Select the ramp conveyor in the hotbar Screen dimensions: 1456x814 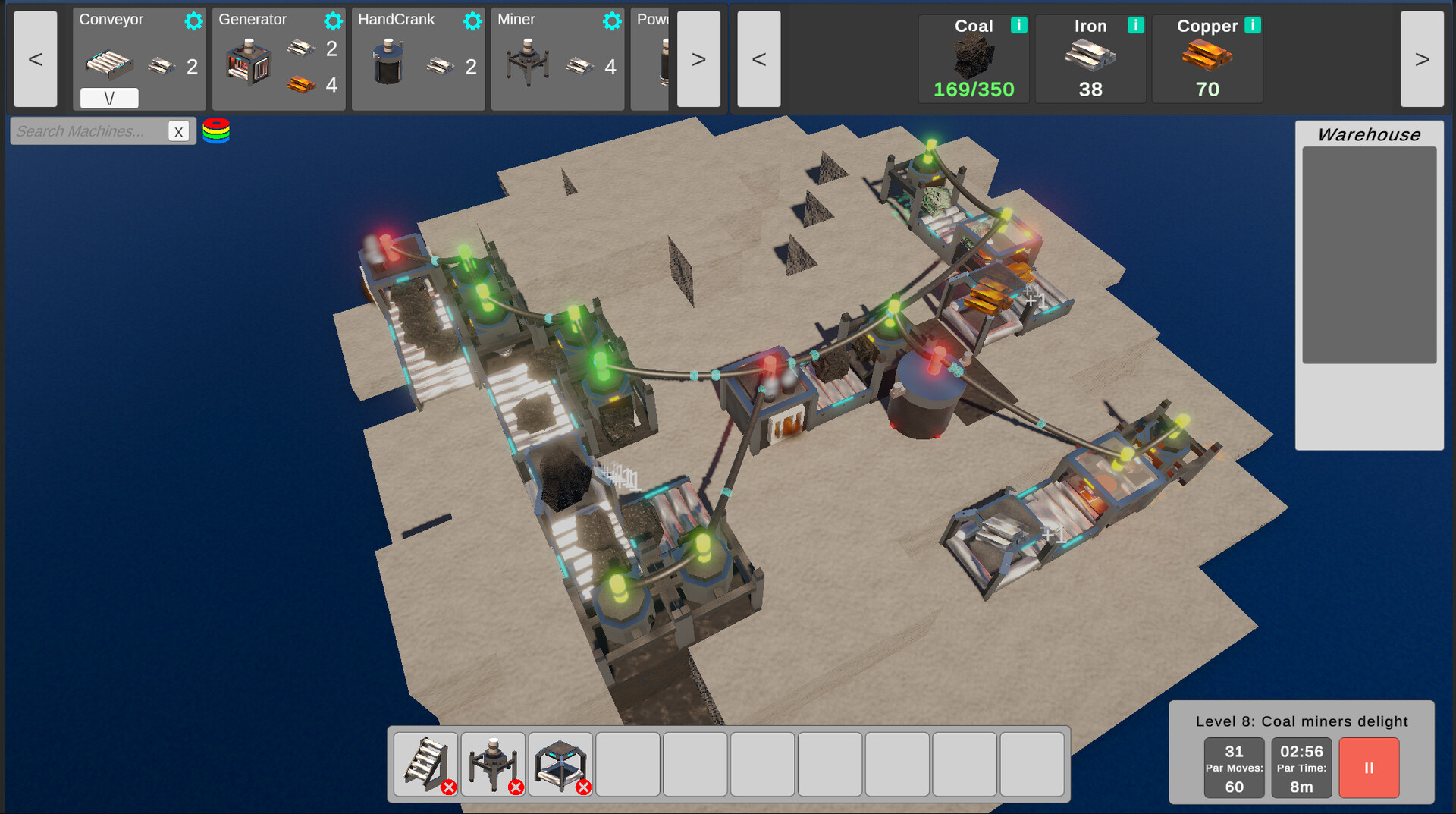(x=426, y=763)
